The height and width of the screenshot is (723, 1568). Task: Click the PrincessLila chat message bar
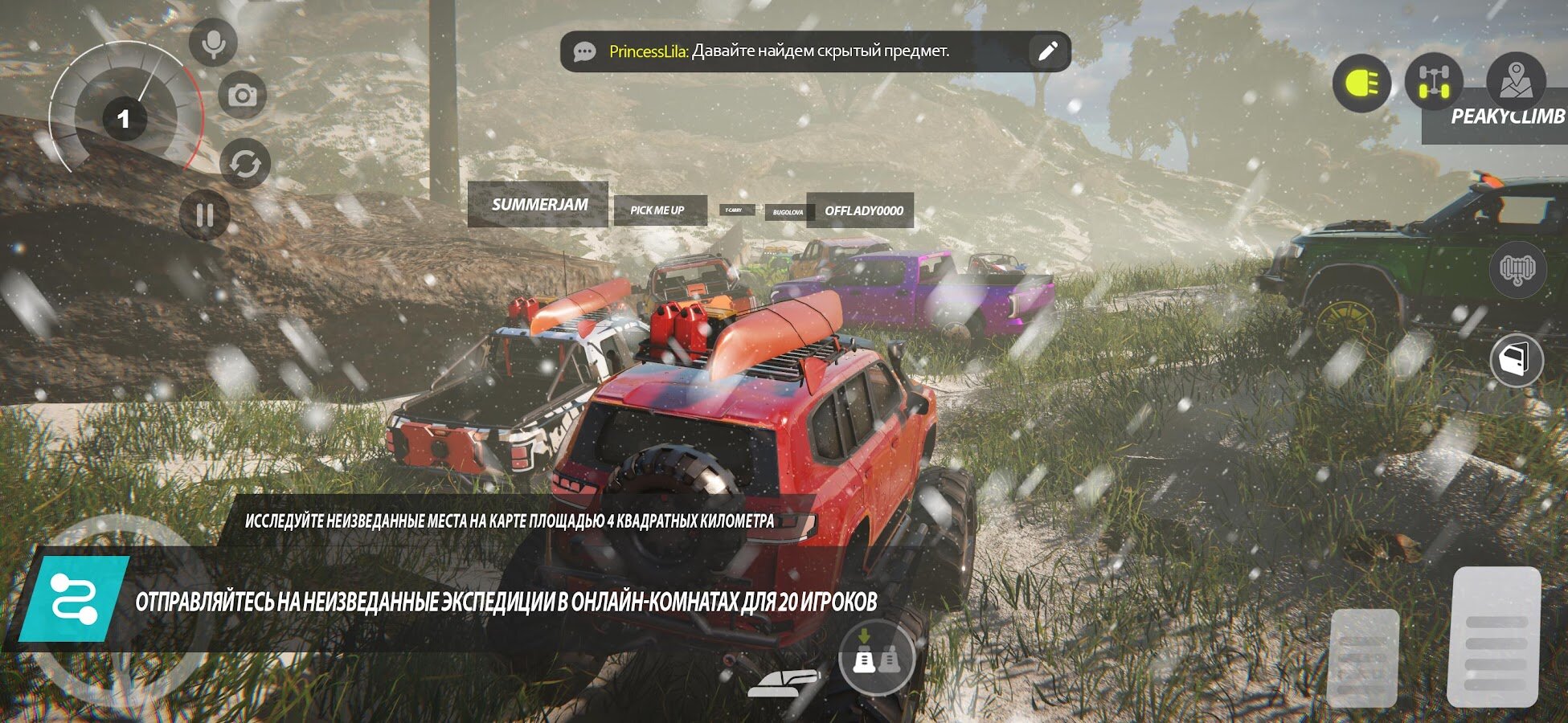(x=796, y=52)
